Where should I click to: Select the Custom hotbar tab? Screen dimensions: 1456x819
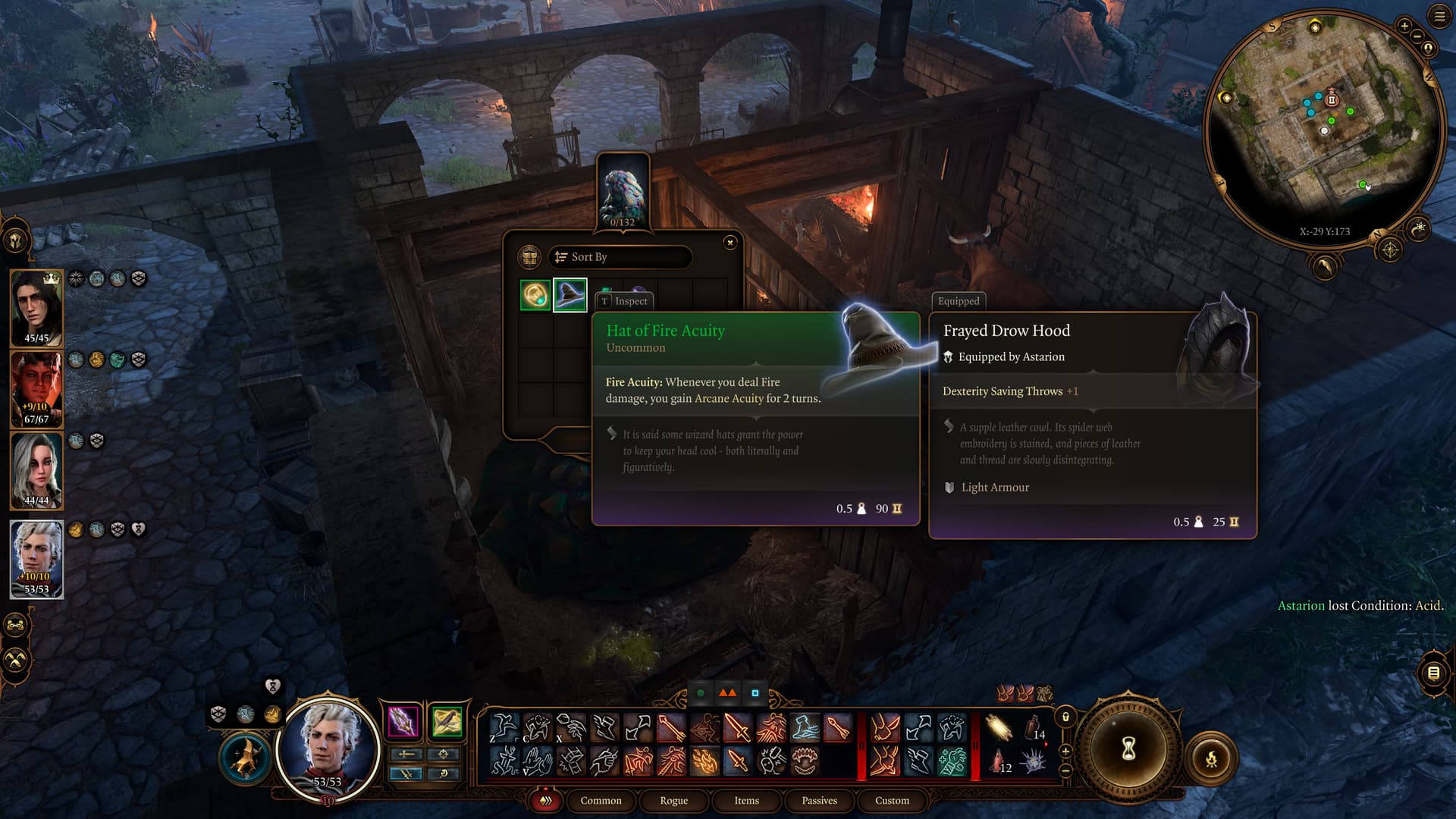(x=892, y=801)
